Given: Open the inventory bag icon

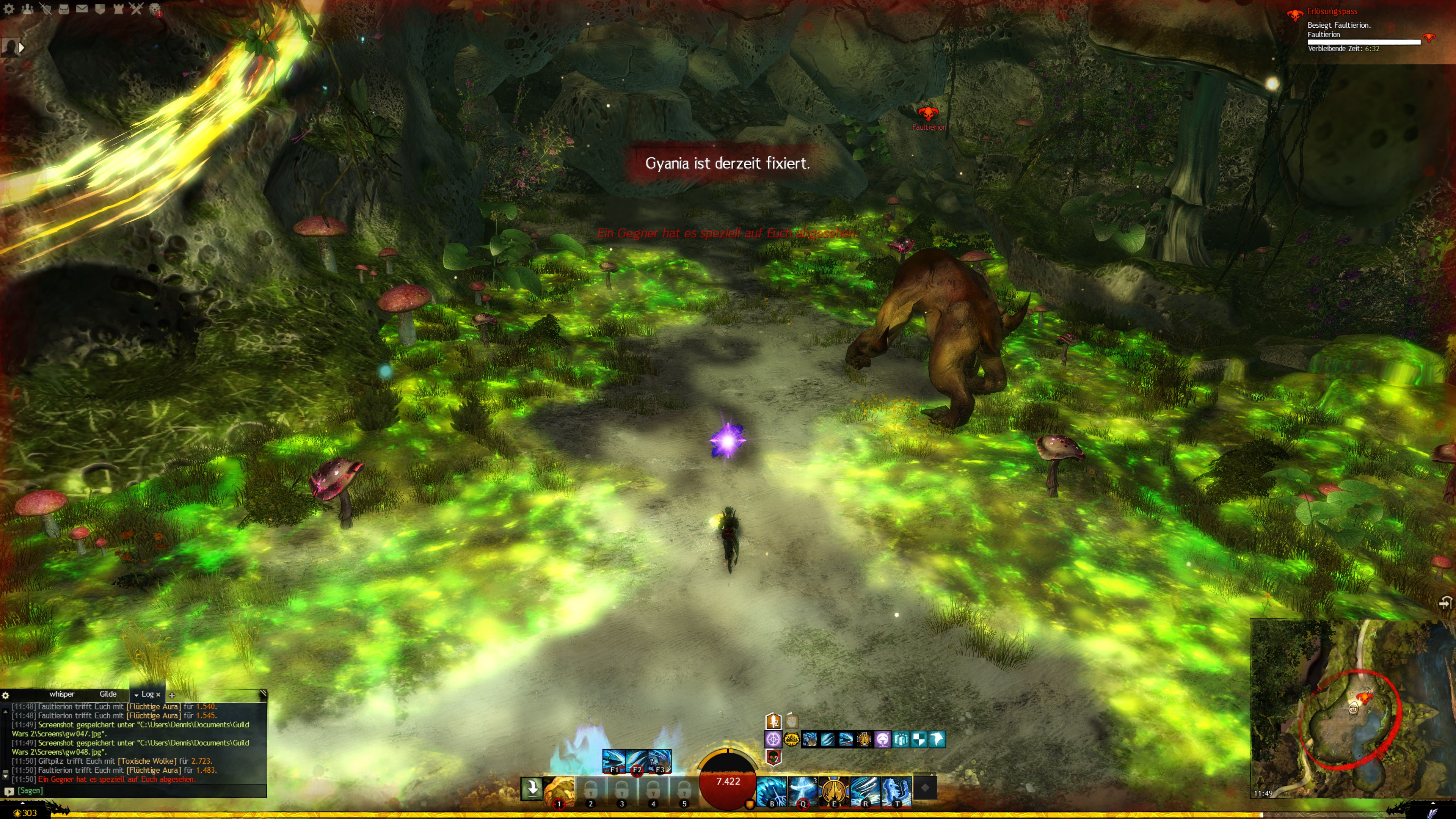Looking at the screenshot, I should click(64, 8).
